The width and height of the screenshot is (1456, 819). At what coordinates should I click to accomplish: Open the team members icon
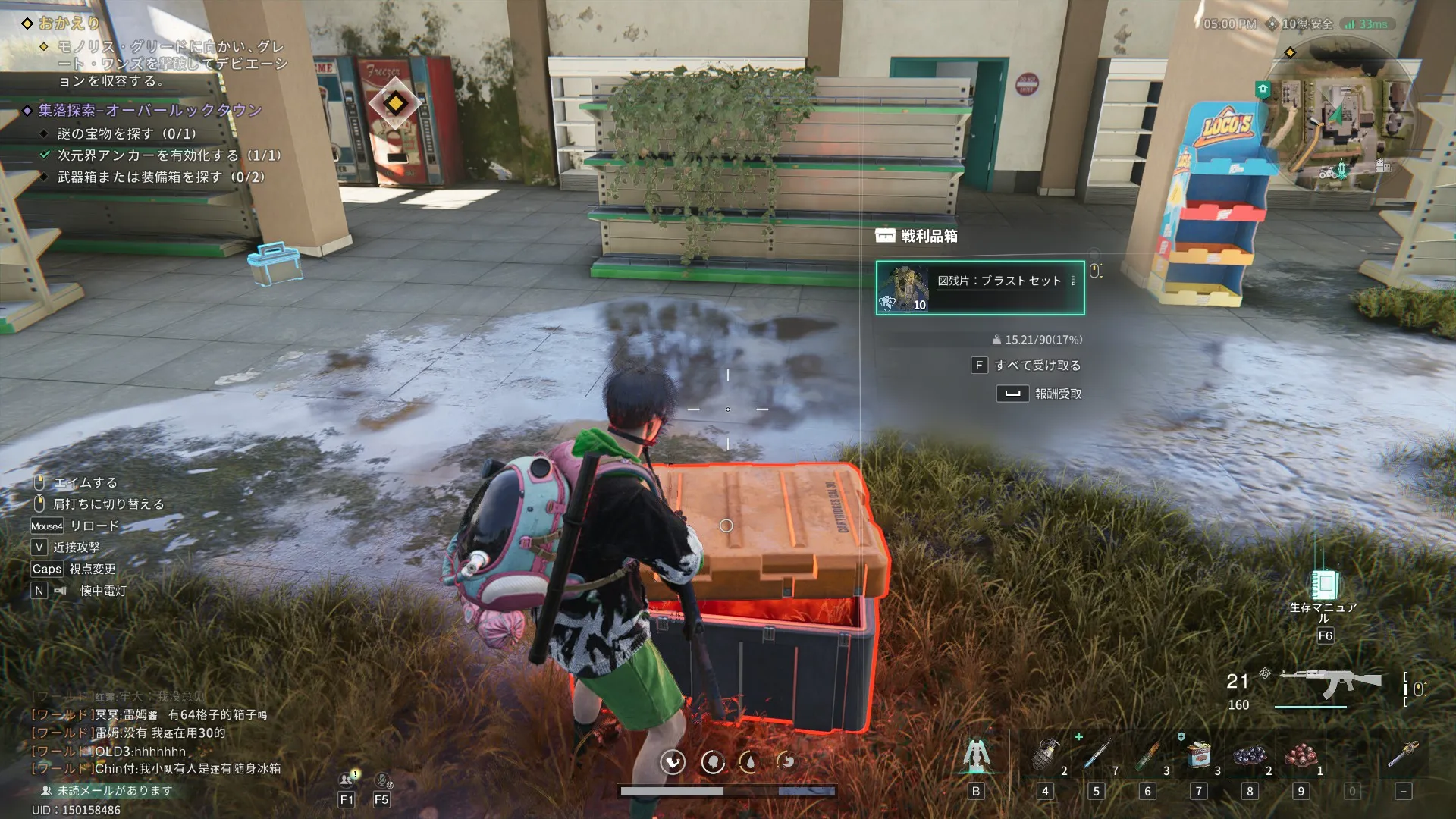click(x=347, y=780)
